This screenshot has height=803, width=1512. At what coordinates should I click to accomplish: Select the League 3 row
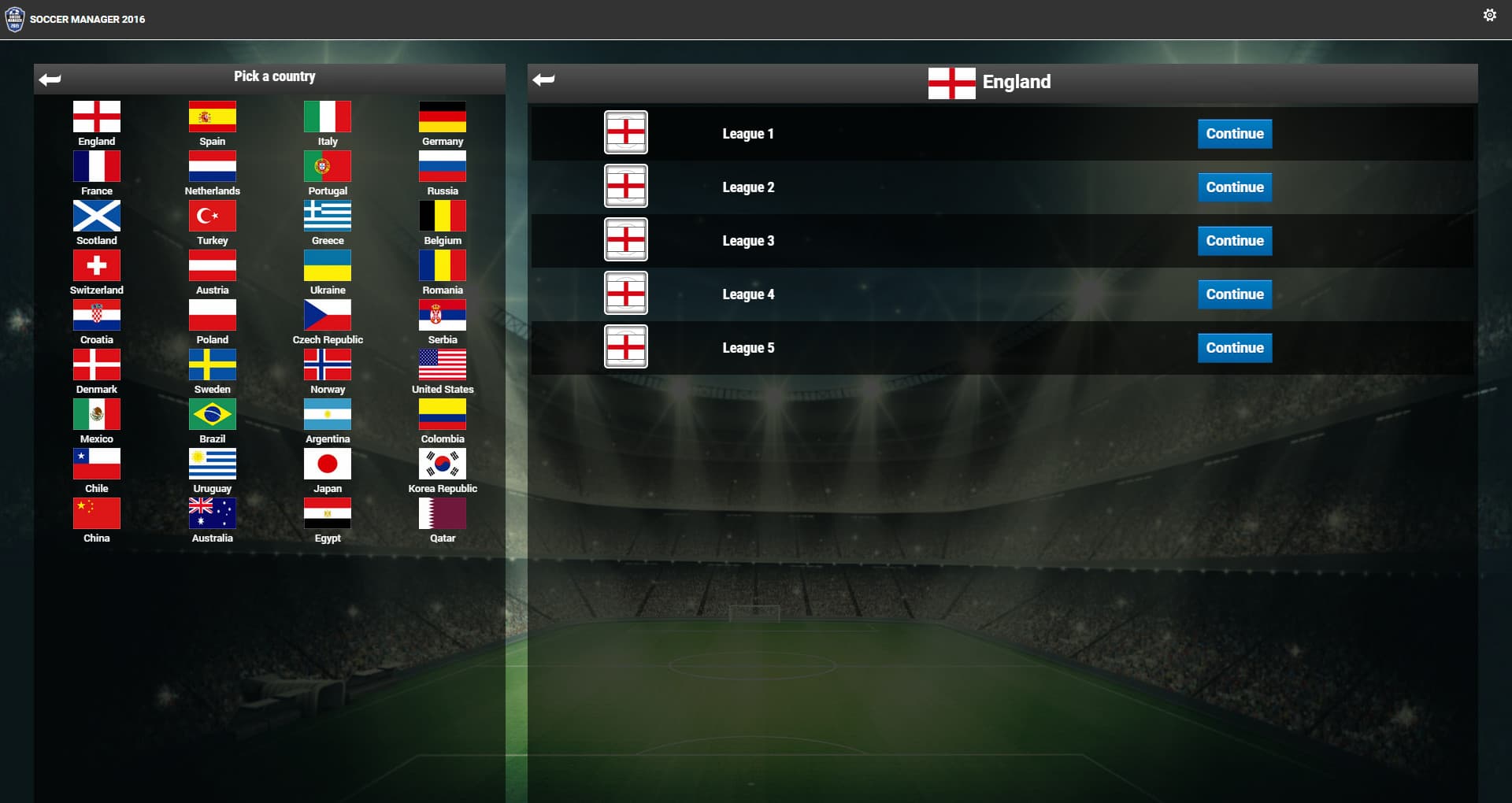tap(906, 240)
